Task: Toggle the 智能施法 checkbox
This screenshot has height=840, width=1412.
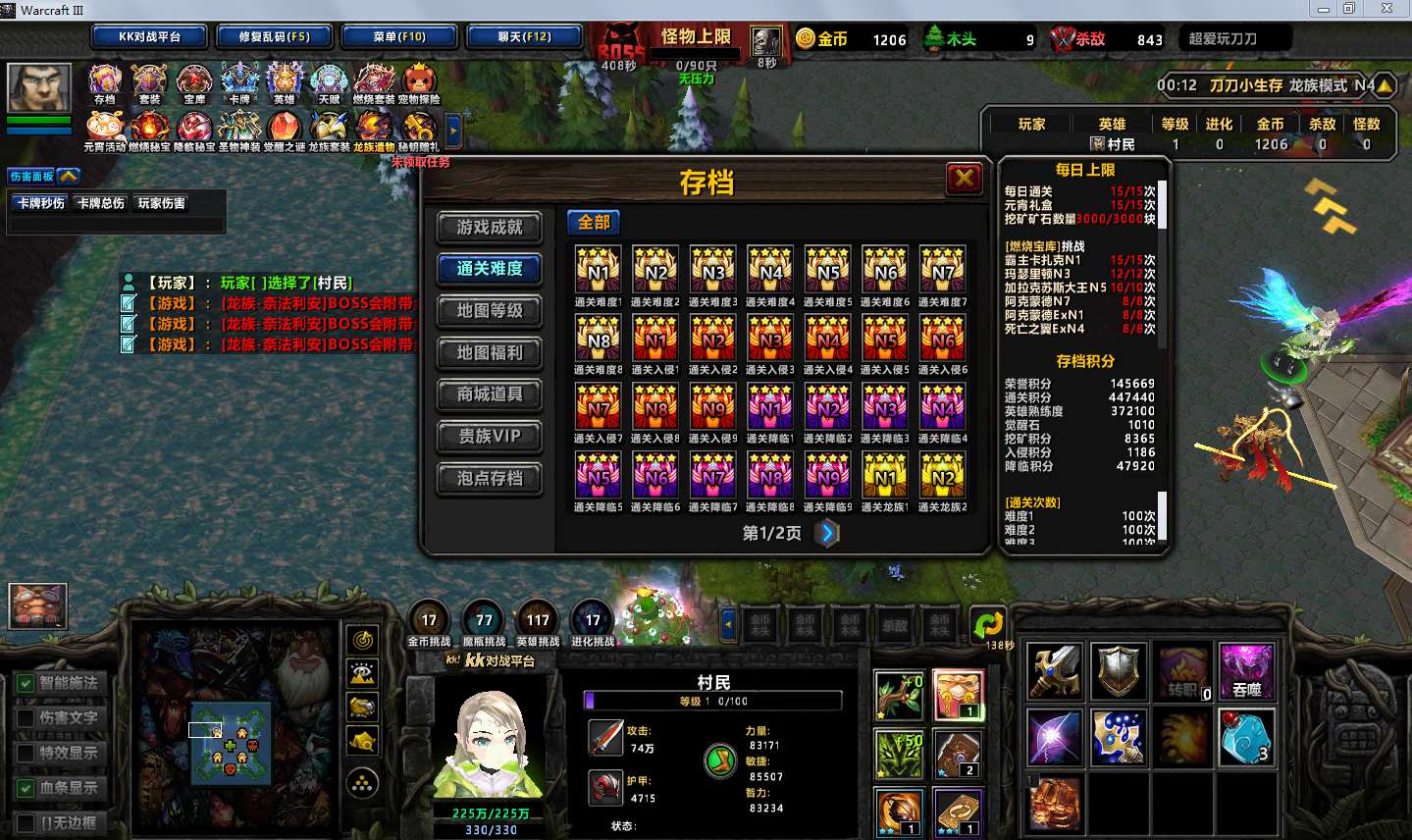Action: click(x=26, y=683)
